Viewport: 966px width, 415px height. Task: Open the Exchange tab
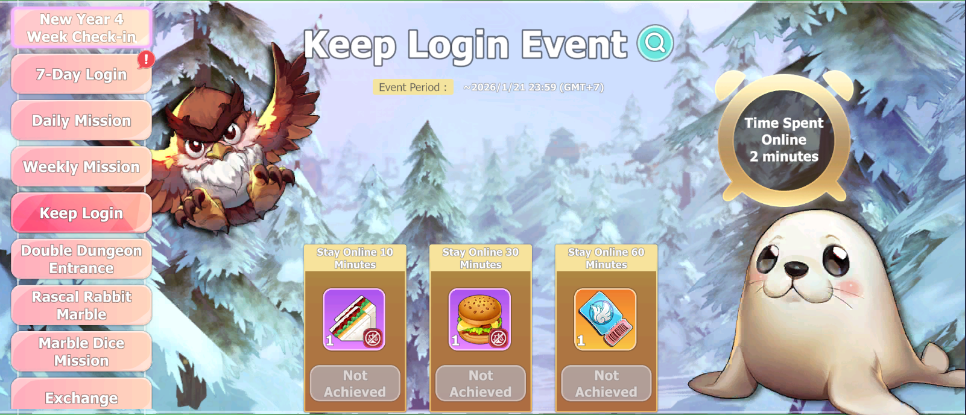(81, 397)
